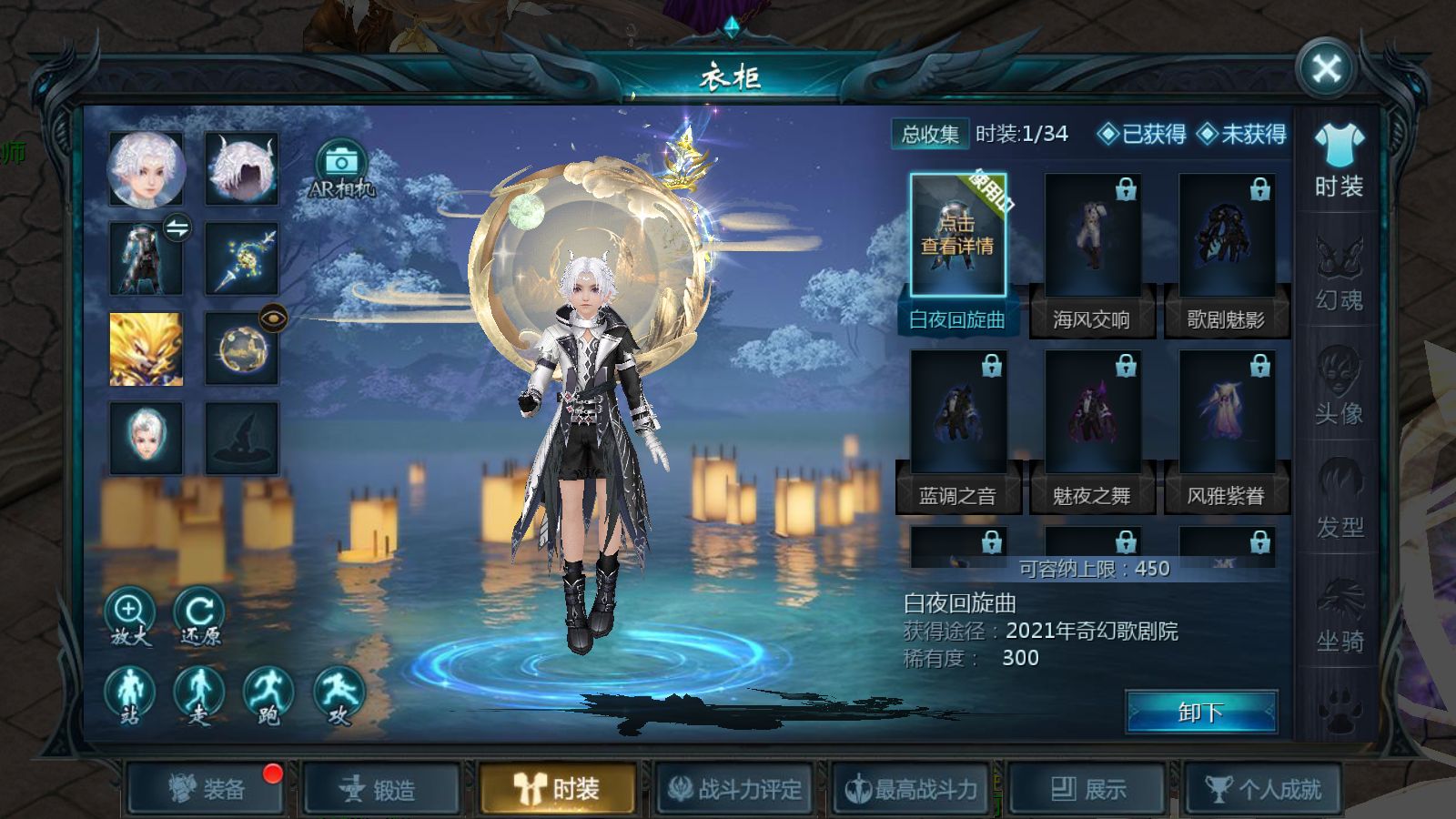Select the 海风交响 outfit
The width and height of the screenshot is (1456, 819).
pos(1092,238)
